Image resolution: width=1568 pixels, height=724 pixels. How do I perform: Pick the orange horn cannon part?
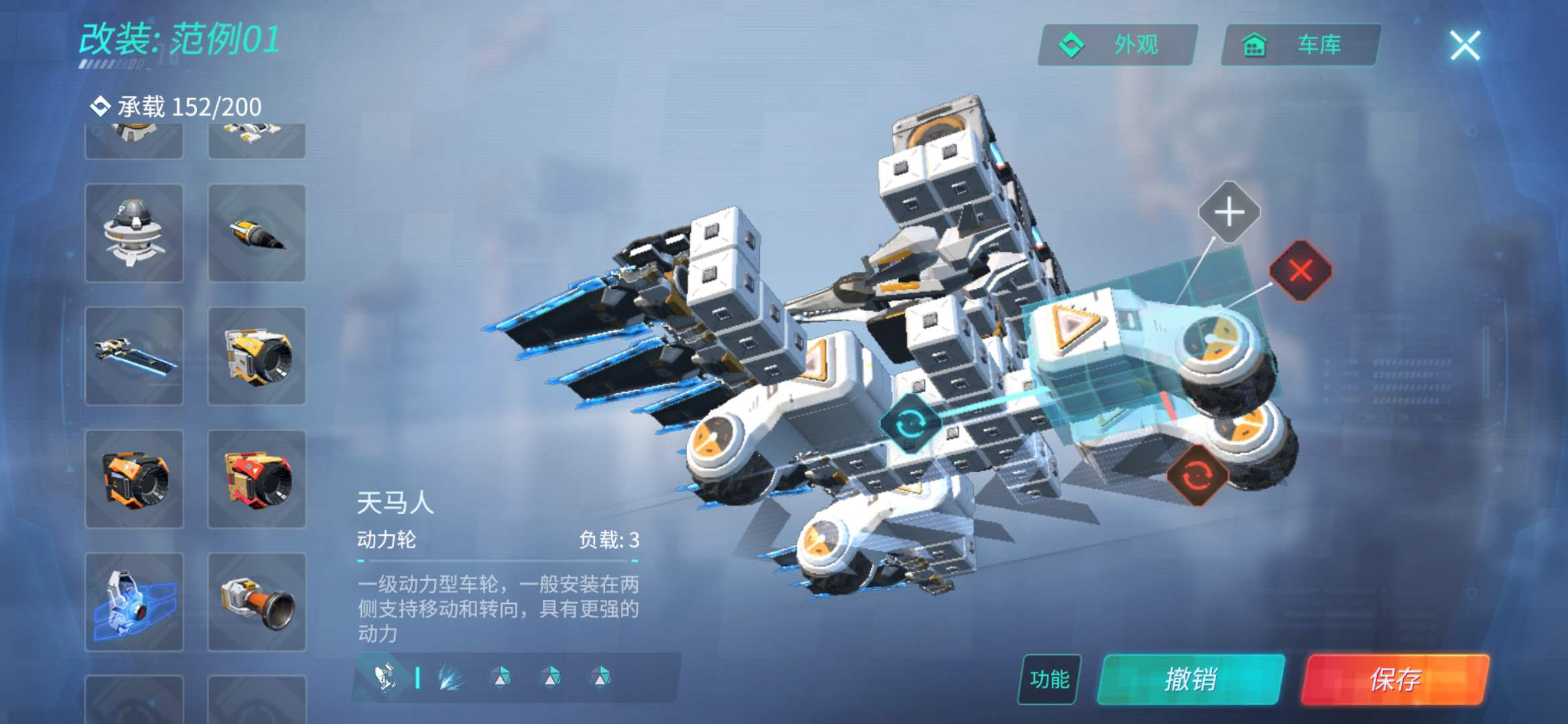click(257, 601)
